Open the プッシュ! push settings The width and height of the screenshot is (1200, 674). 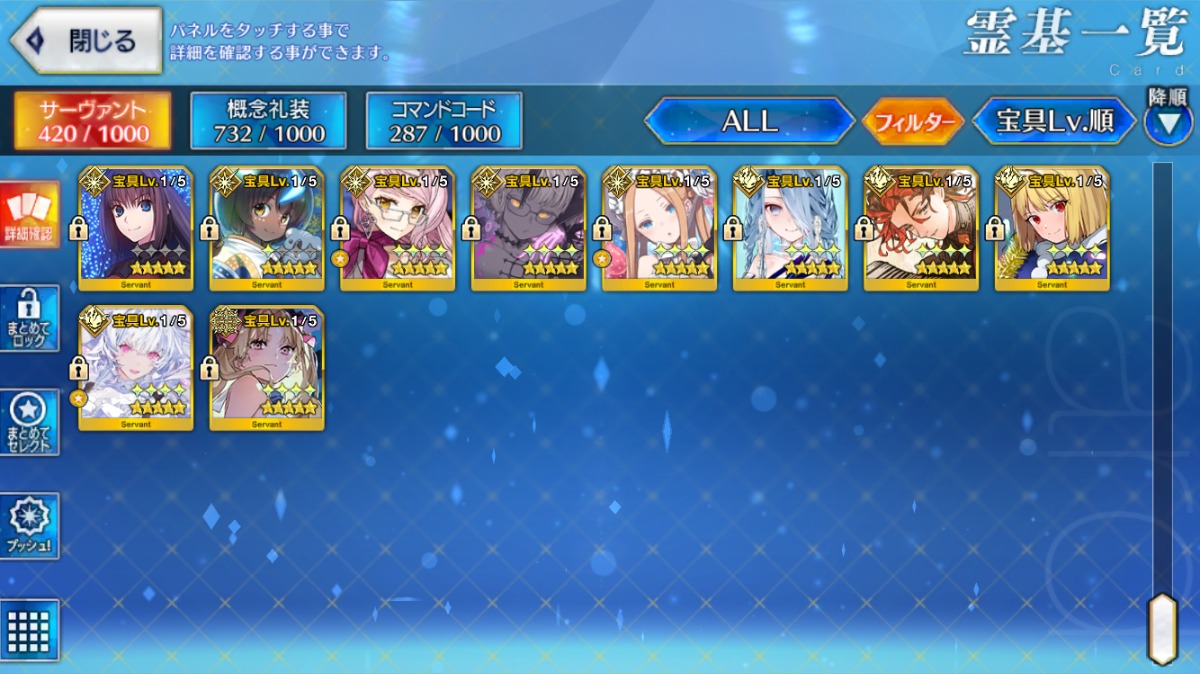click(29, 526)
